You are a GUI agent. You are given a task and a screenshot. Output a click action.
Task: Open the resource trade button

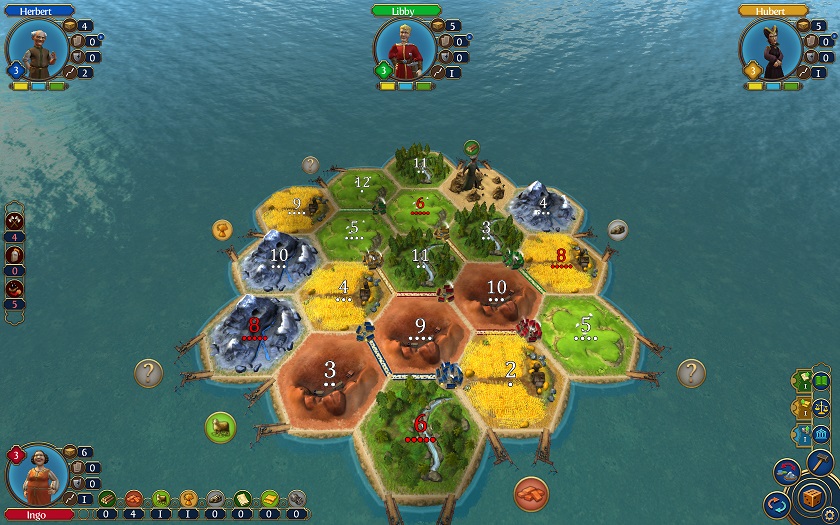pos(787,472)
